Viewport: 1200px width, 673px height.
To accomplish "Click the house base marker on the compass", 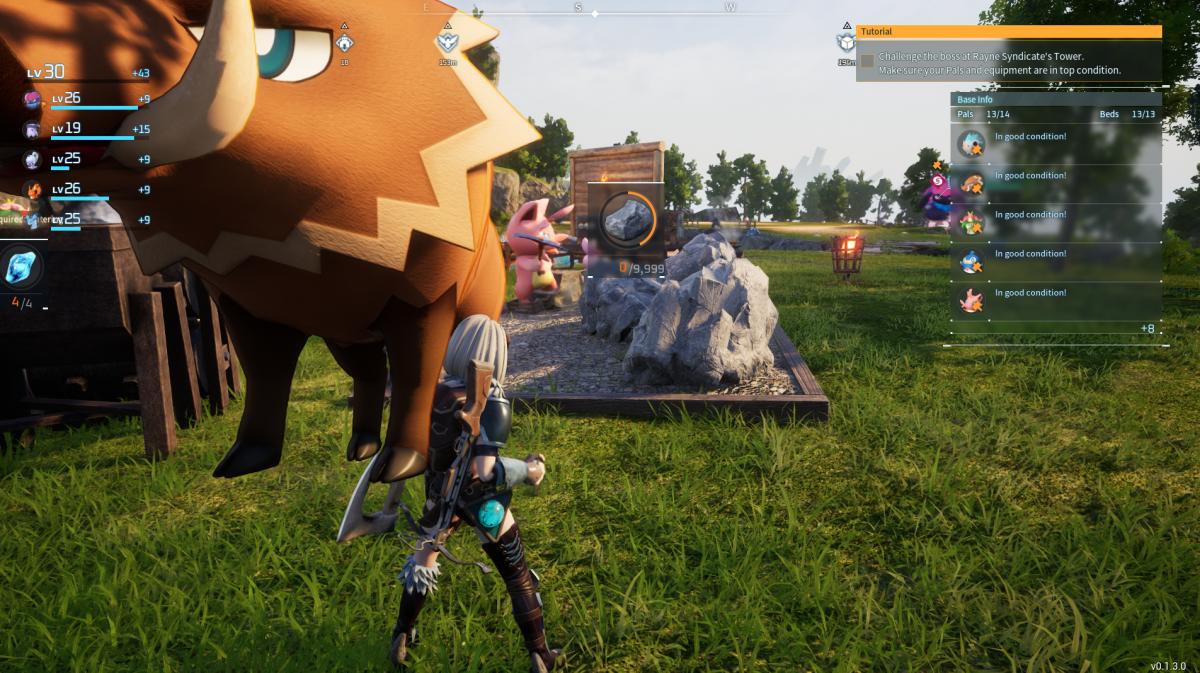I will click(344, 43).
